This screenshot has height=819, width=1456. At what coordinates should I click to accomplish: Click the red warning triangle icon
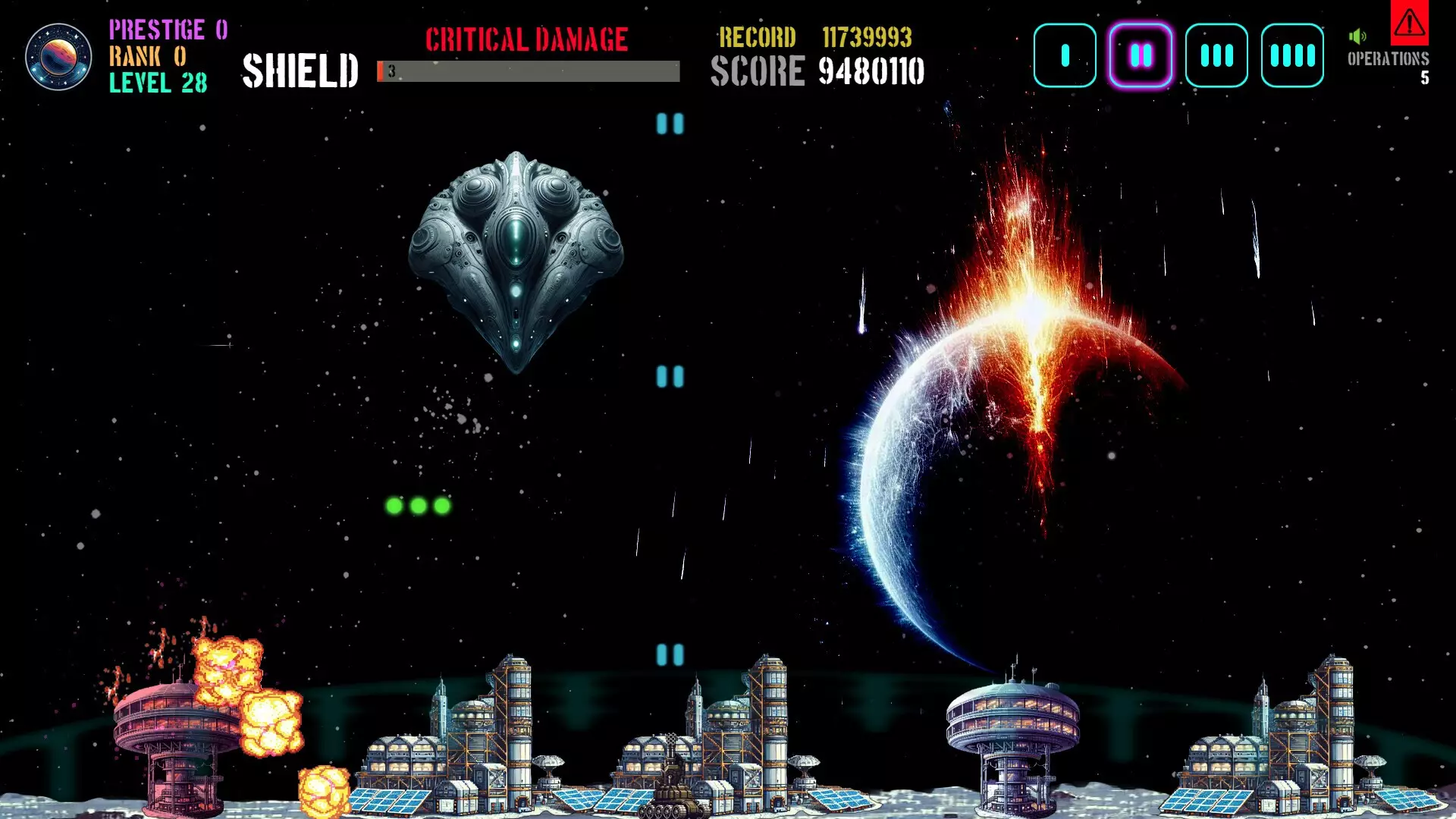point(1409,23)
